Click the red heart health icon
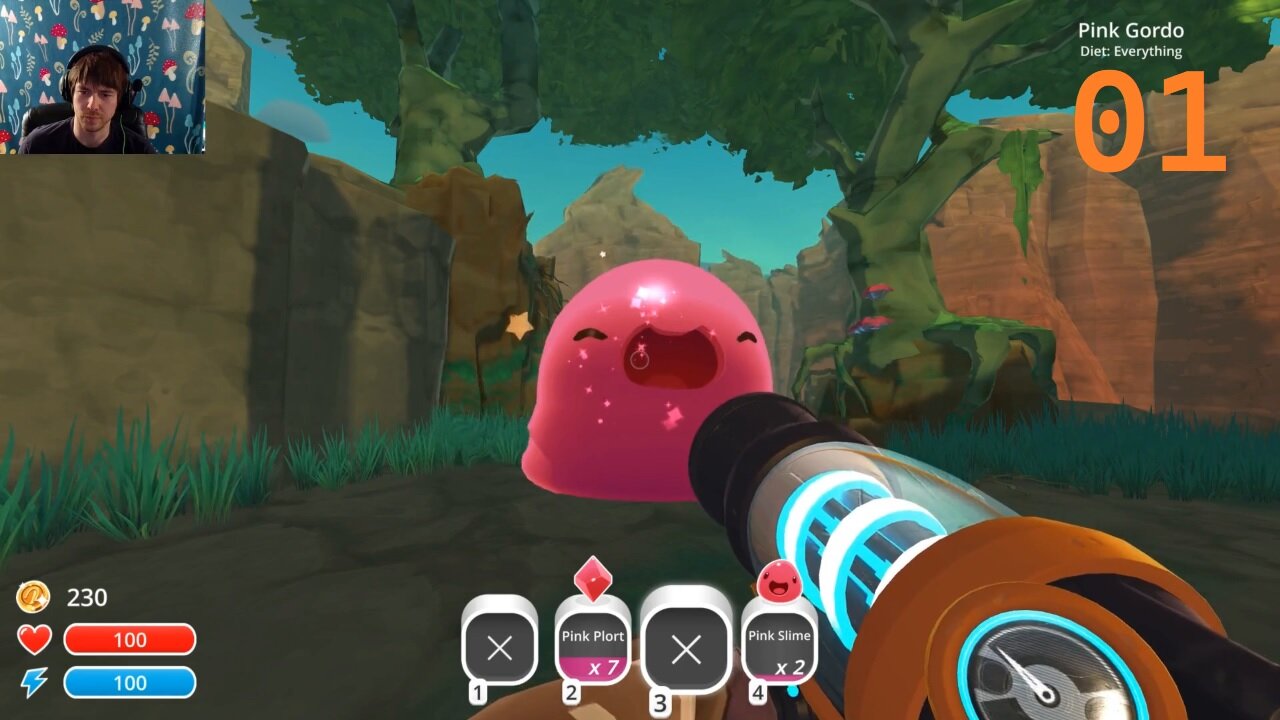This screenshot has height=720, width=1280. tap(35, 639)
